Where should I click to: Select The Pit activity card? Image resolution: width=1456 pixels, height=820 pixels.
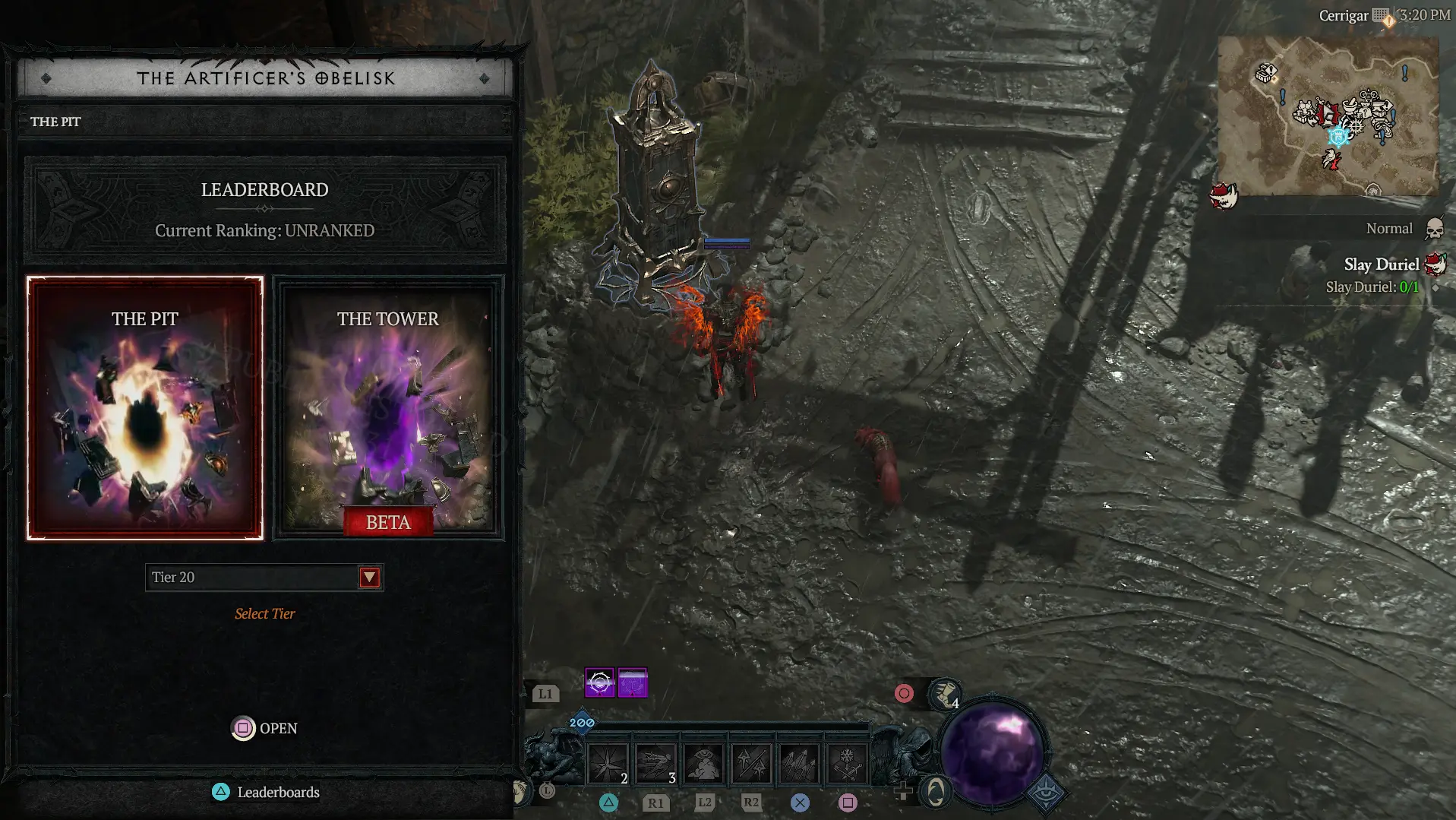(145, 408)
